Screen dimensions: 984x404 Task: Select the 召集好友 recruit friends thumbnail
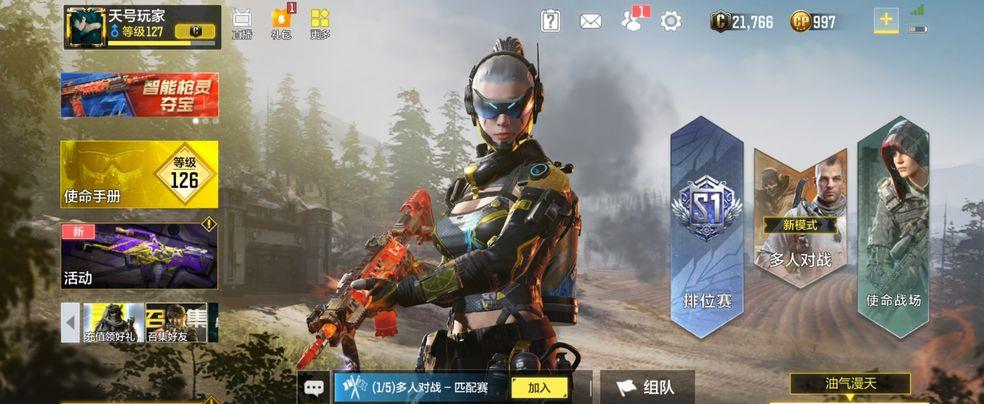coord(176,323)
